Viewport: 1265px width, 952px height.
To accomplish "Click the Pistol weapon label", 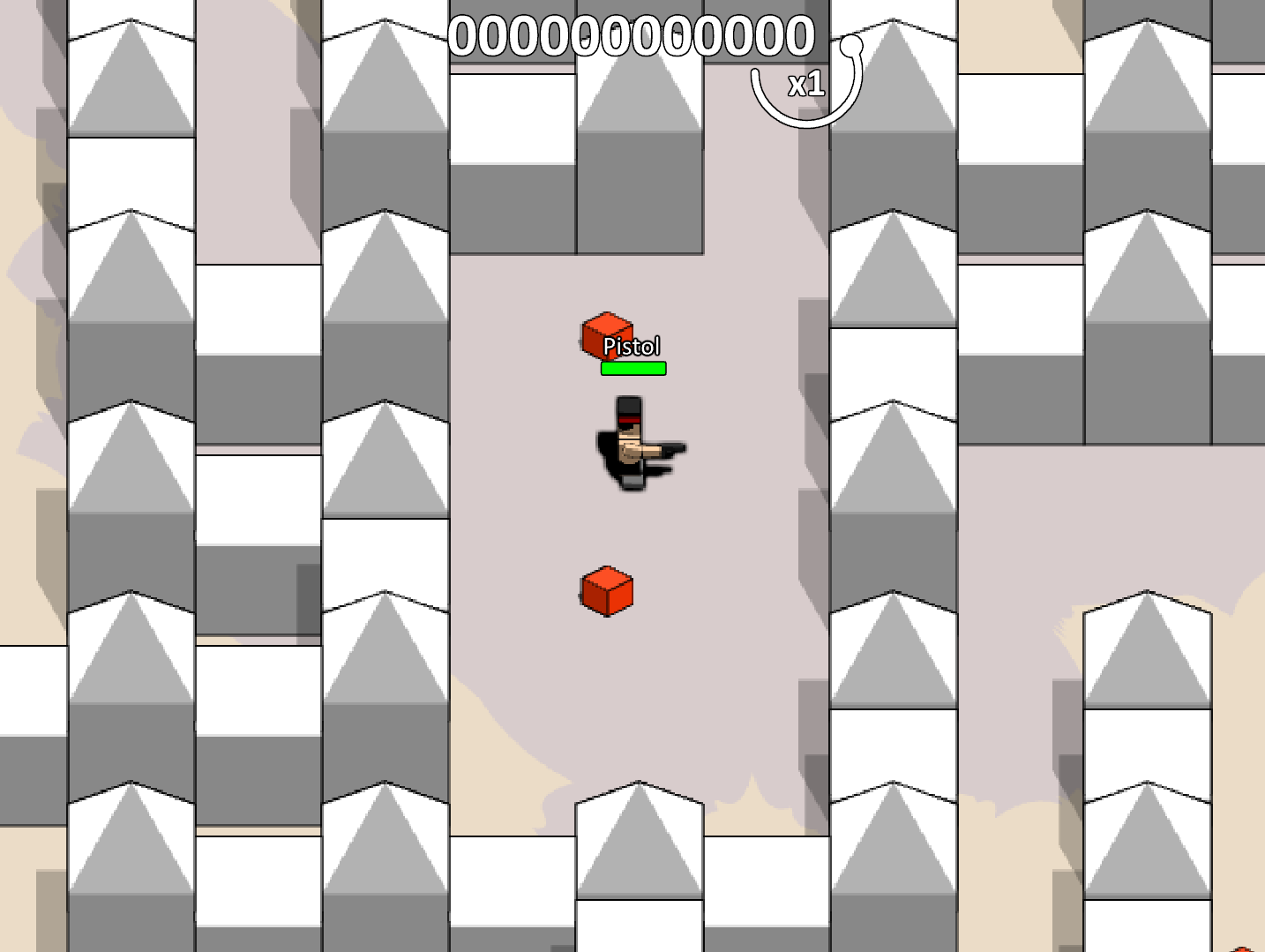I will (x=632, y=346).
